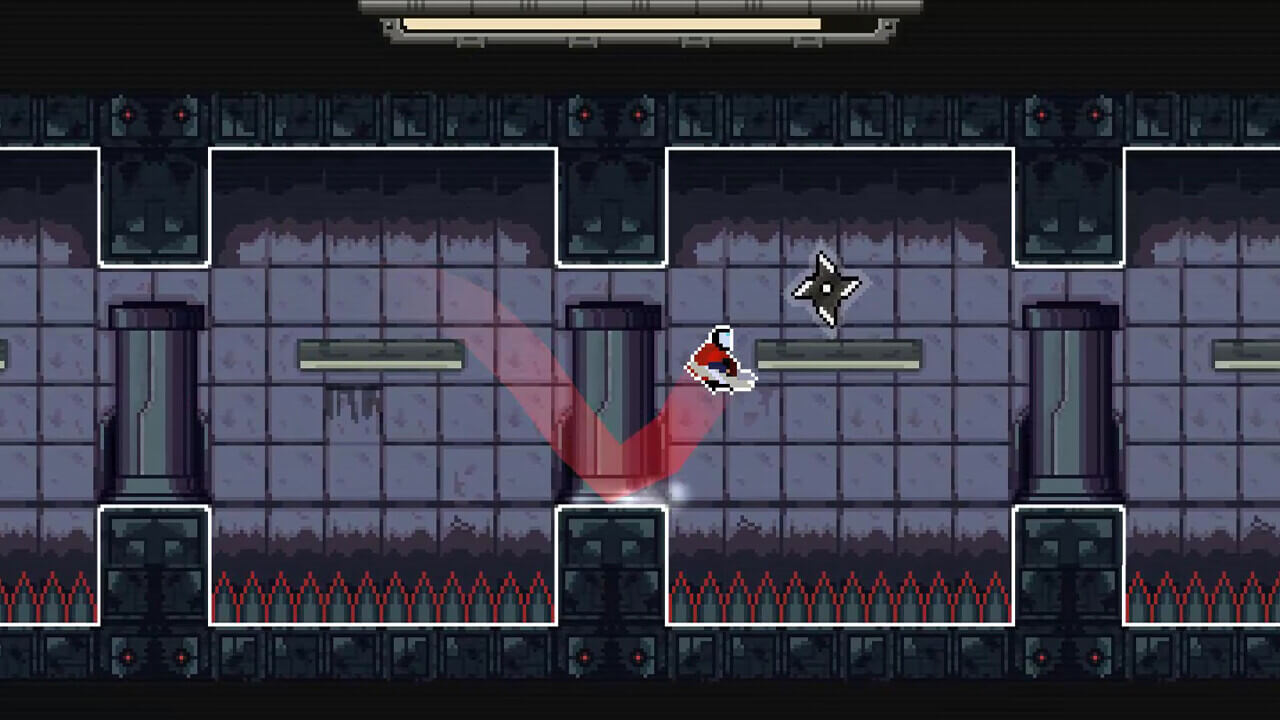
Task: Select the spinning shuriken projectile
Action: point(826,290)
